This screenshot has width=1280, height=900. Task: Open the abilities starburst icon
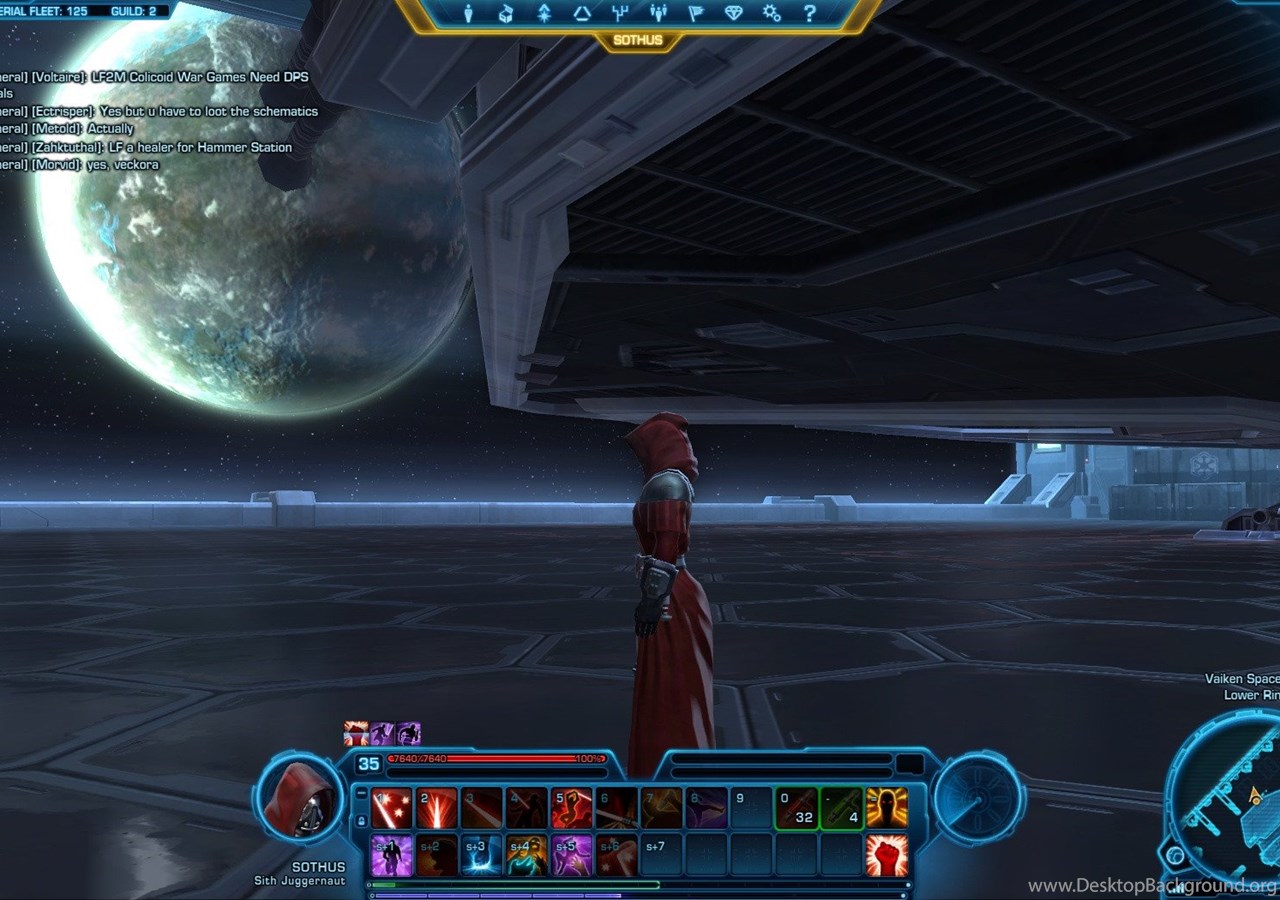pyautogui.click(x=544, y=13)
